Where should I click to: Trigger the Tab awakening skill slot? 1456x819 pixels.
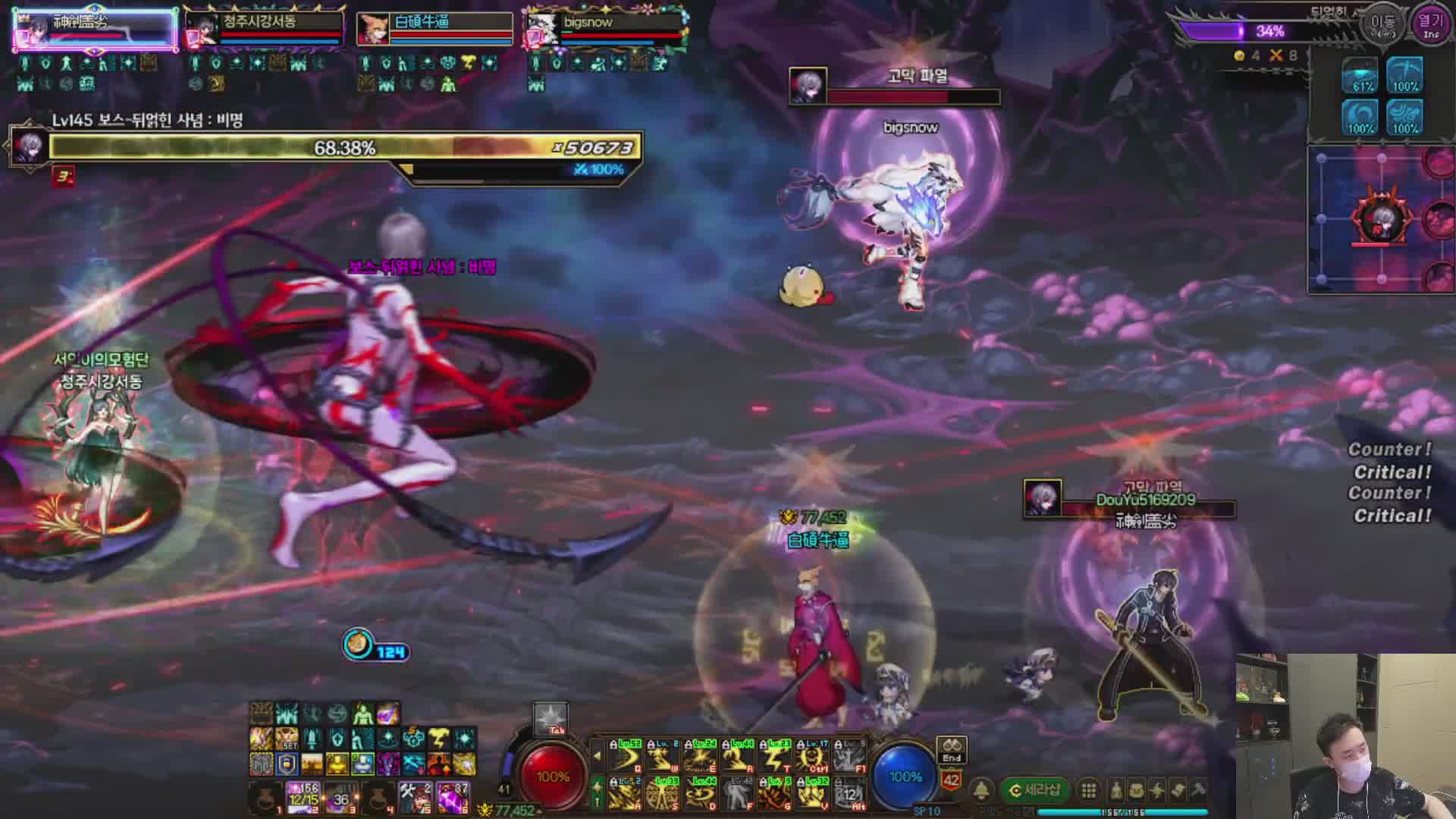pos(551,719)
